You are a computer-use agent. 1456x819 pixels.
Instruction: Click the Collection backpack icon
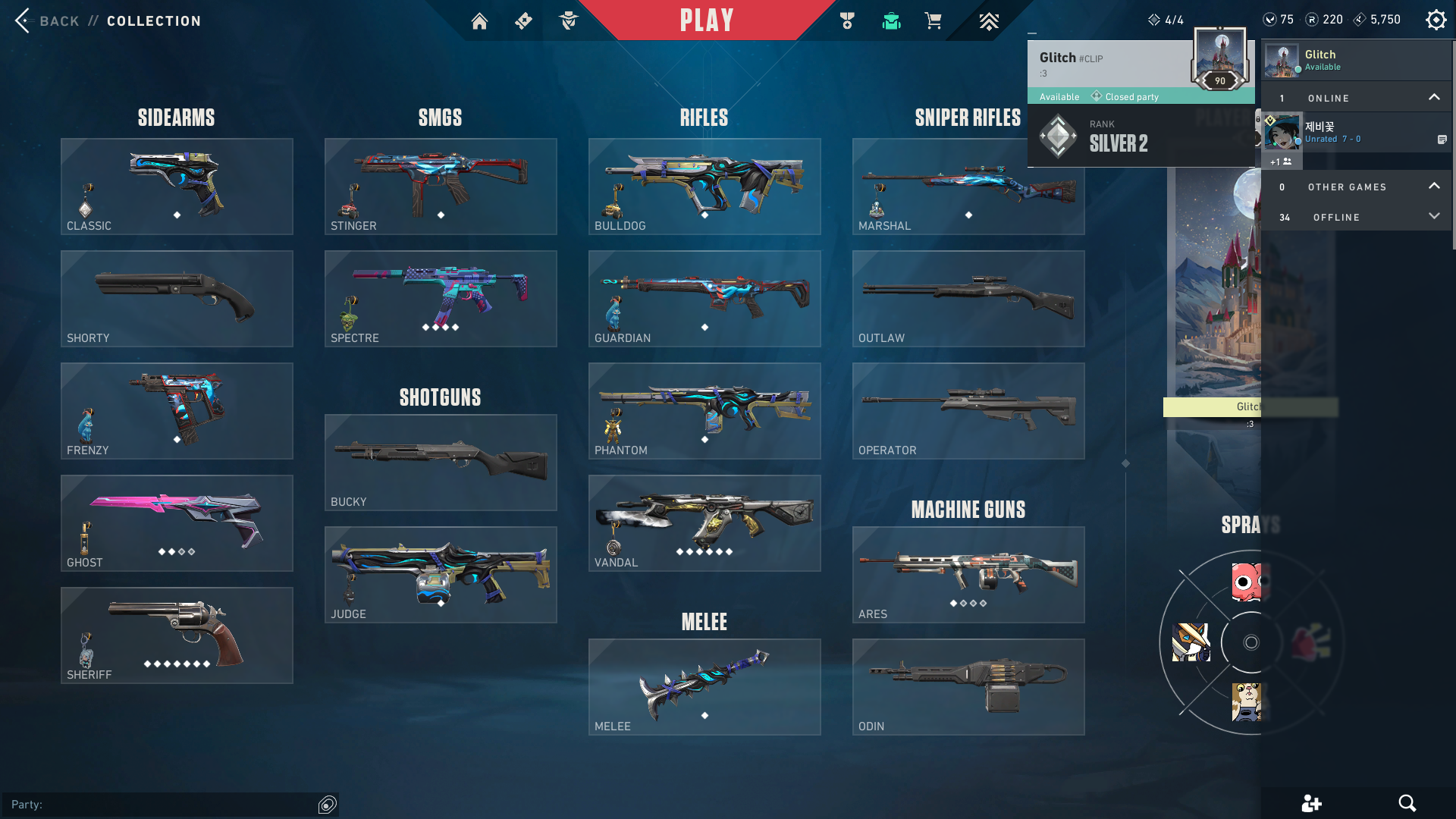pos(891,20)
